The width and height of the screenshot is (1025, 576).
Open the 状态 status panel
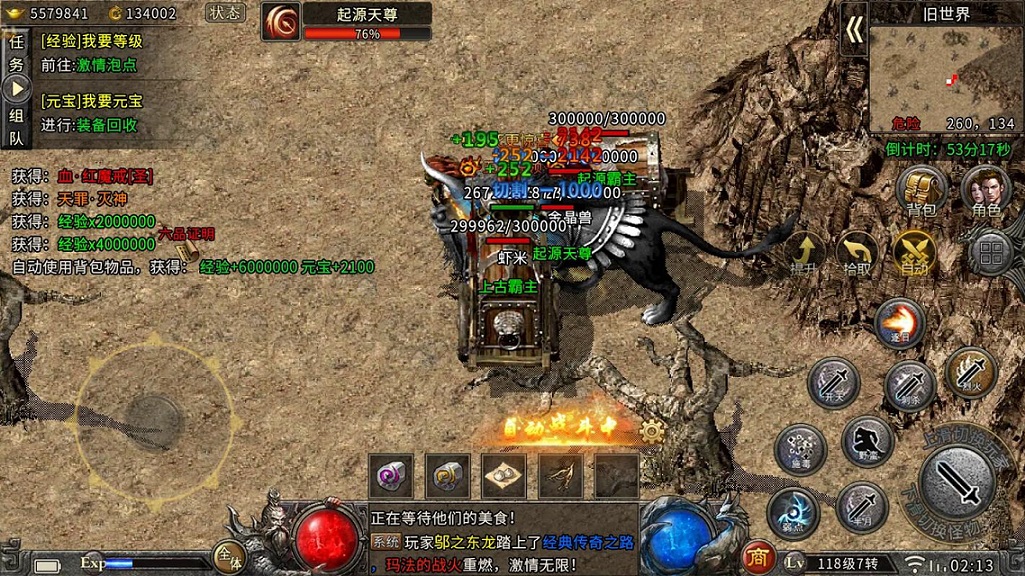click(225, 13)
